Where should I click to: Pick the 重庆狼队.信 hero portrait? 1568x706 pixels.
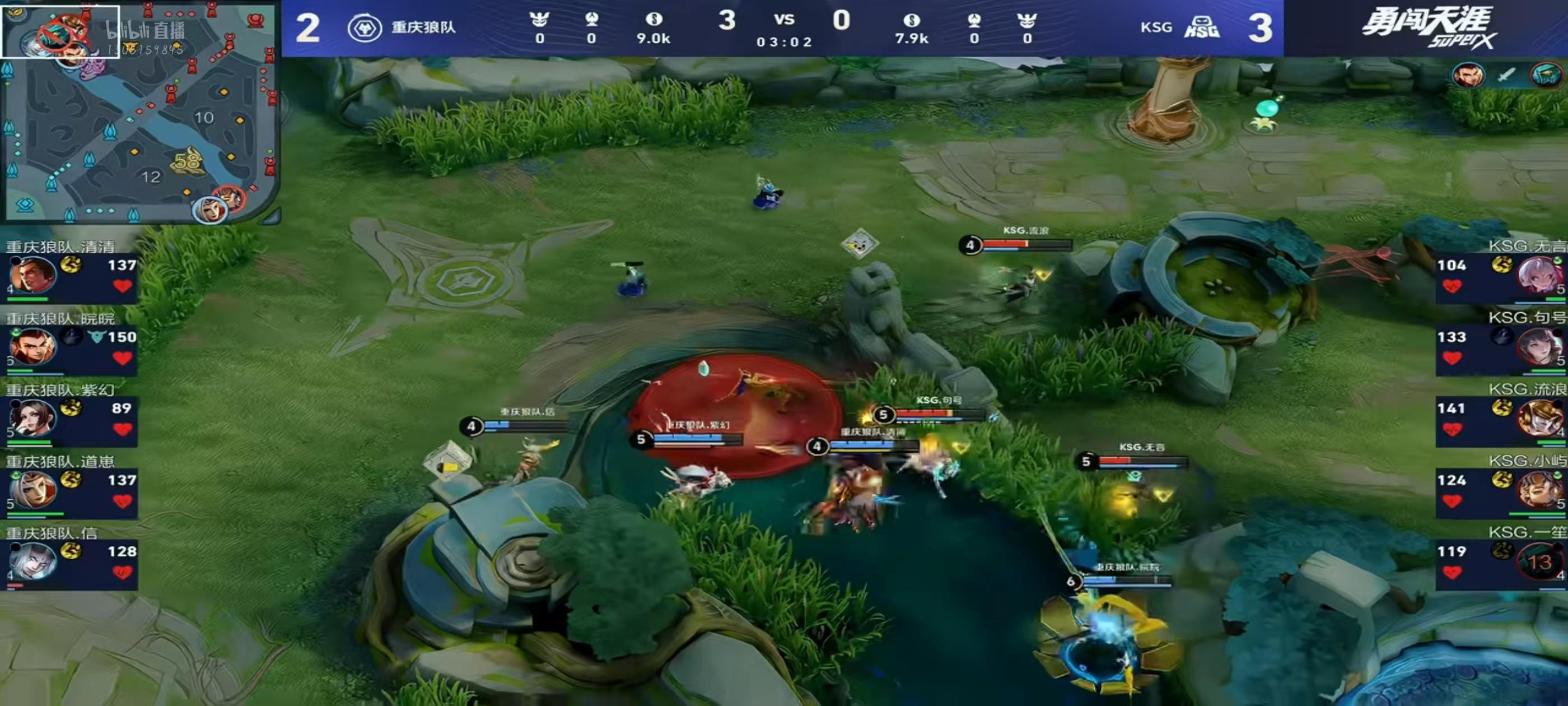click(x=32, y=561)
